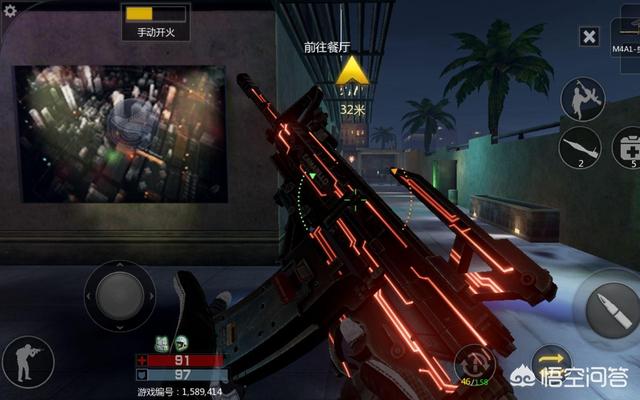Use the medkit item
The width and height of the screenshot is (640, 400).
[x=628, y=147]
